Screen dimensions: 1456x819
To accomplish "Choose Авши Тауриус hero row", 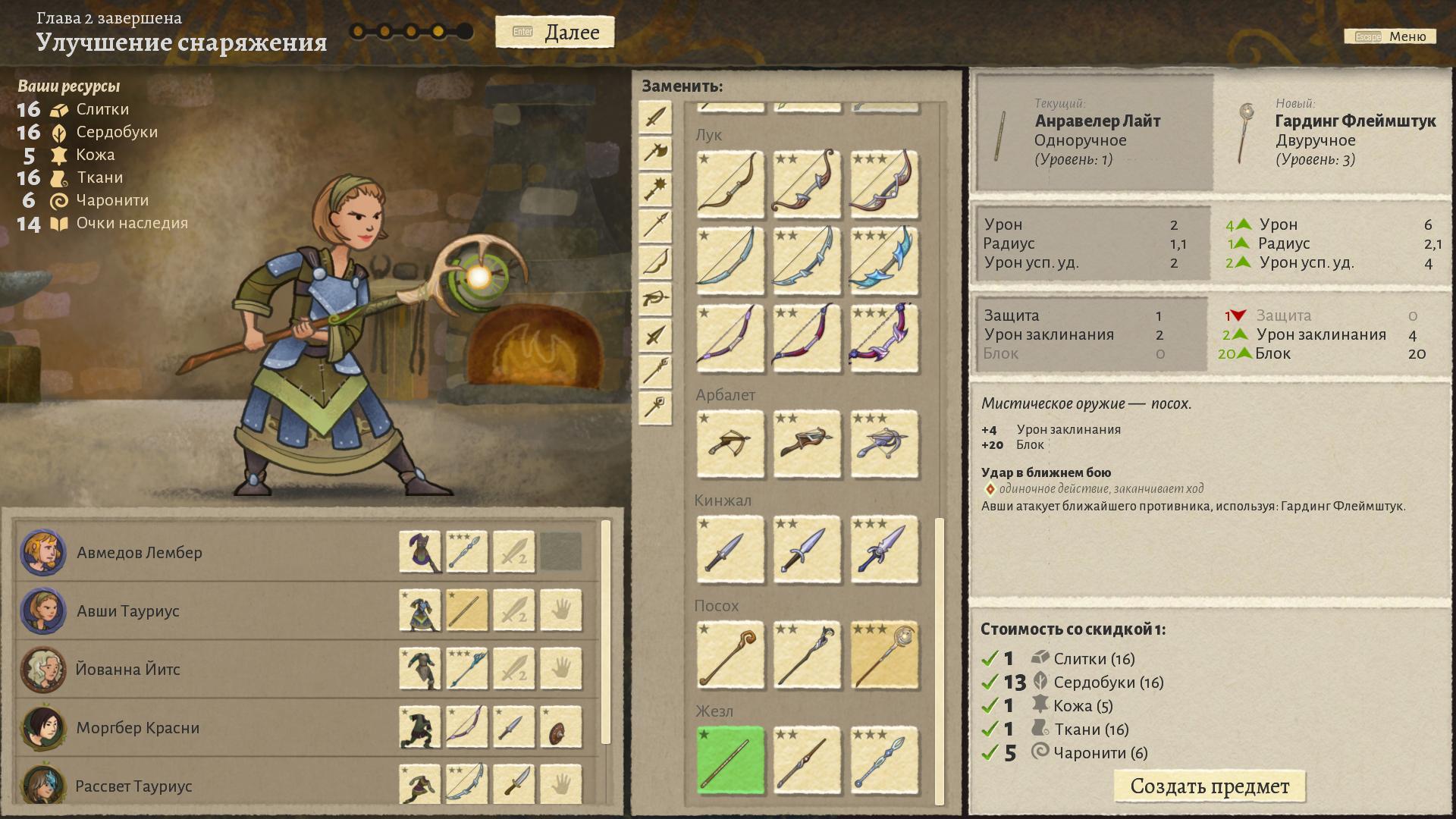I will point(128,611).
